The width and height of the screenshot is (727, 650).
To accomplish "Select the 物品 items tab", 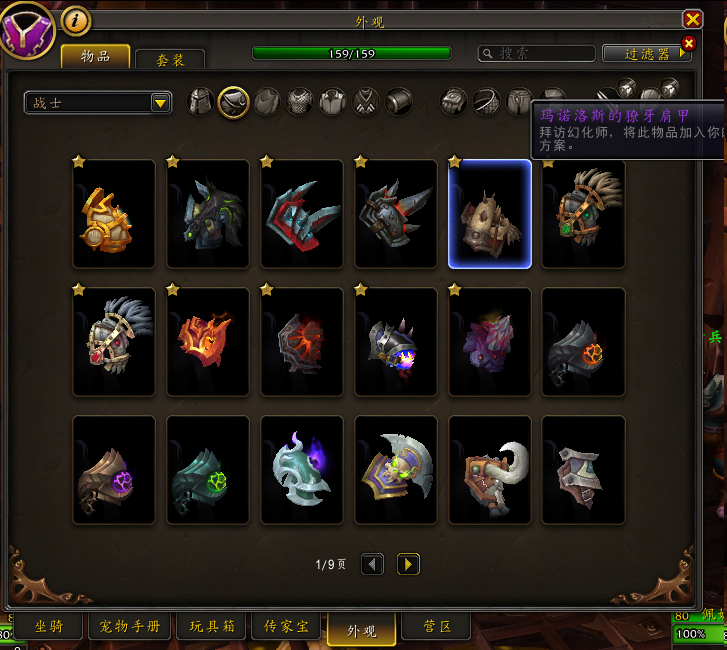I will [x=95, y=56].
